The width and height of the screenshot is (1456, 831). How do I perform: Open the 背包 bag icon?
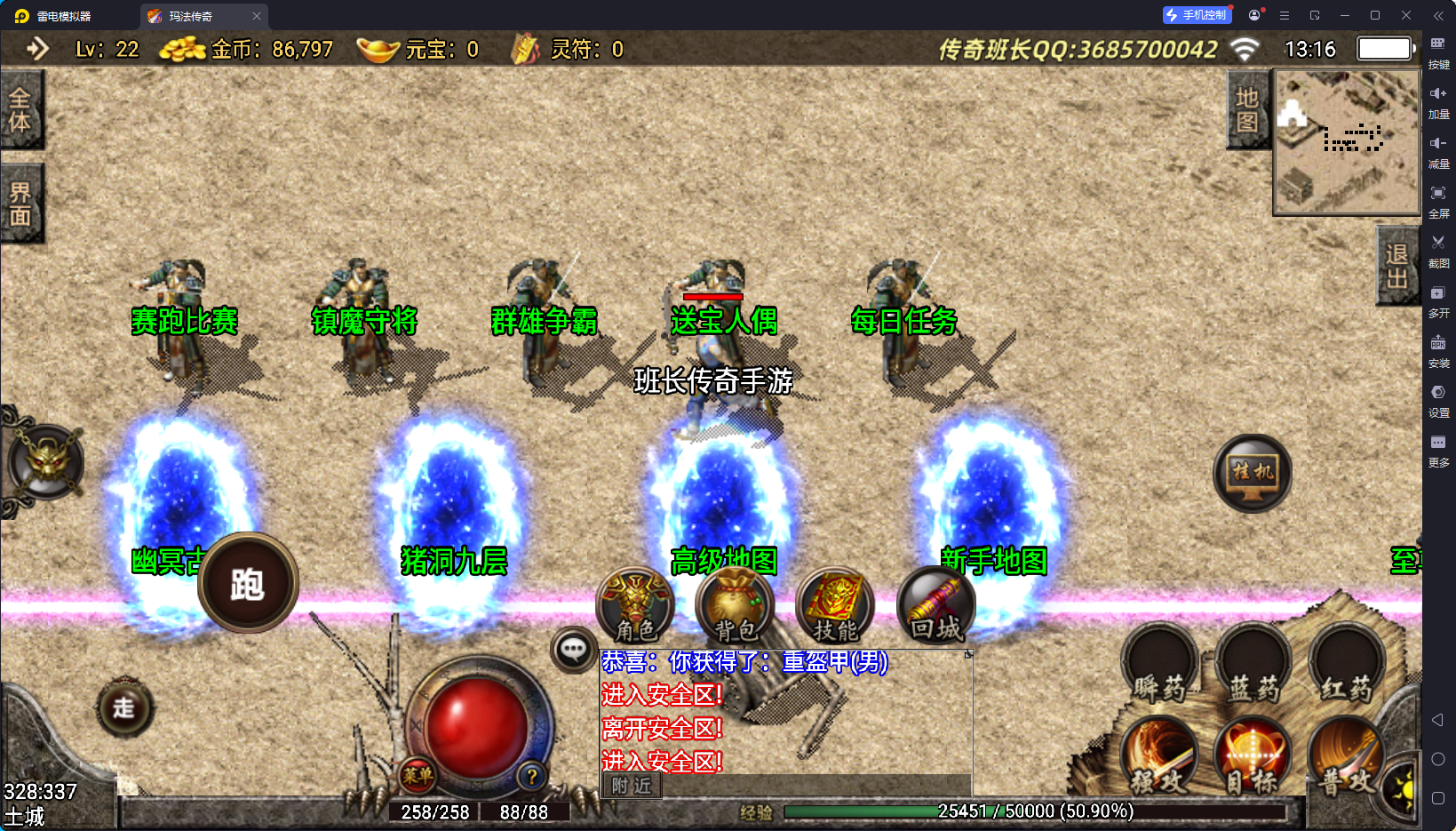[x=736, y=606]
